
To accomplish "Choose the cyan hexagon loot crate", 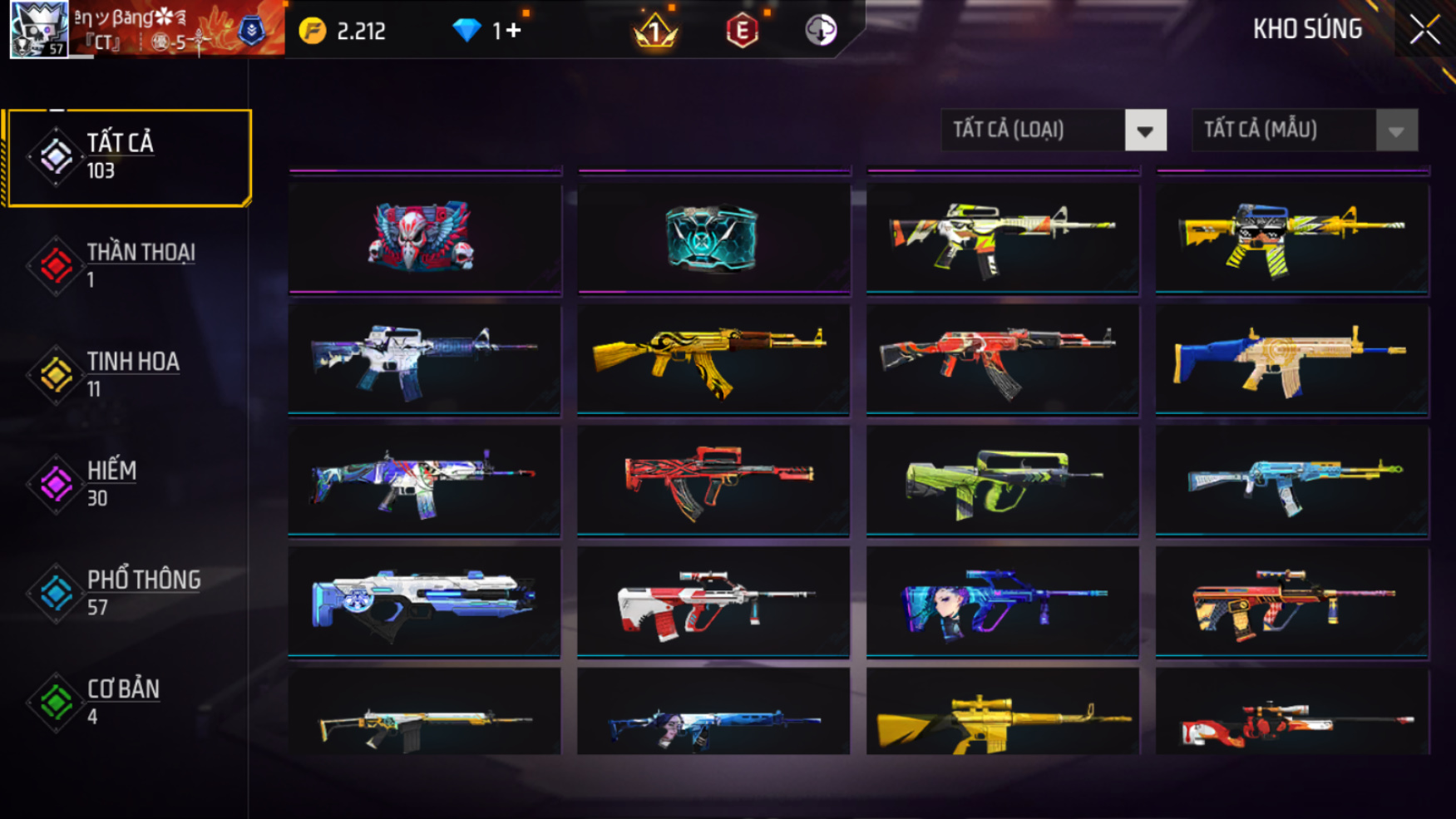I will pyautogui.click(x=713, y=238).
